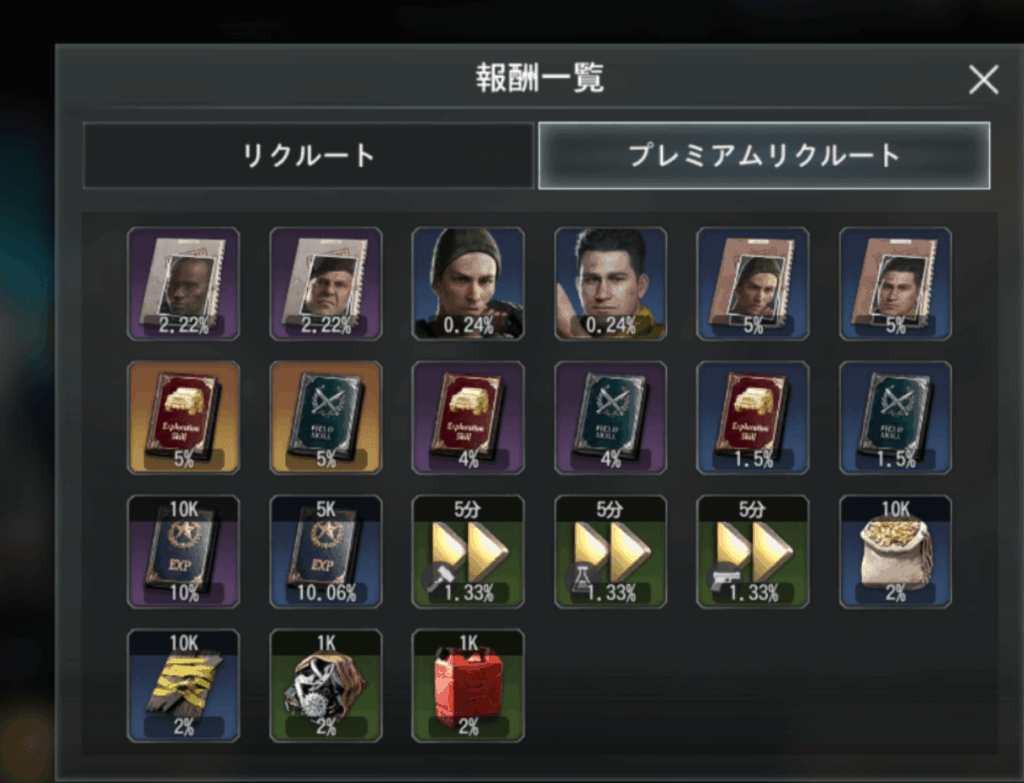
Task: Close the 報酬一覧 reward list window
Action: [983, 79]
